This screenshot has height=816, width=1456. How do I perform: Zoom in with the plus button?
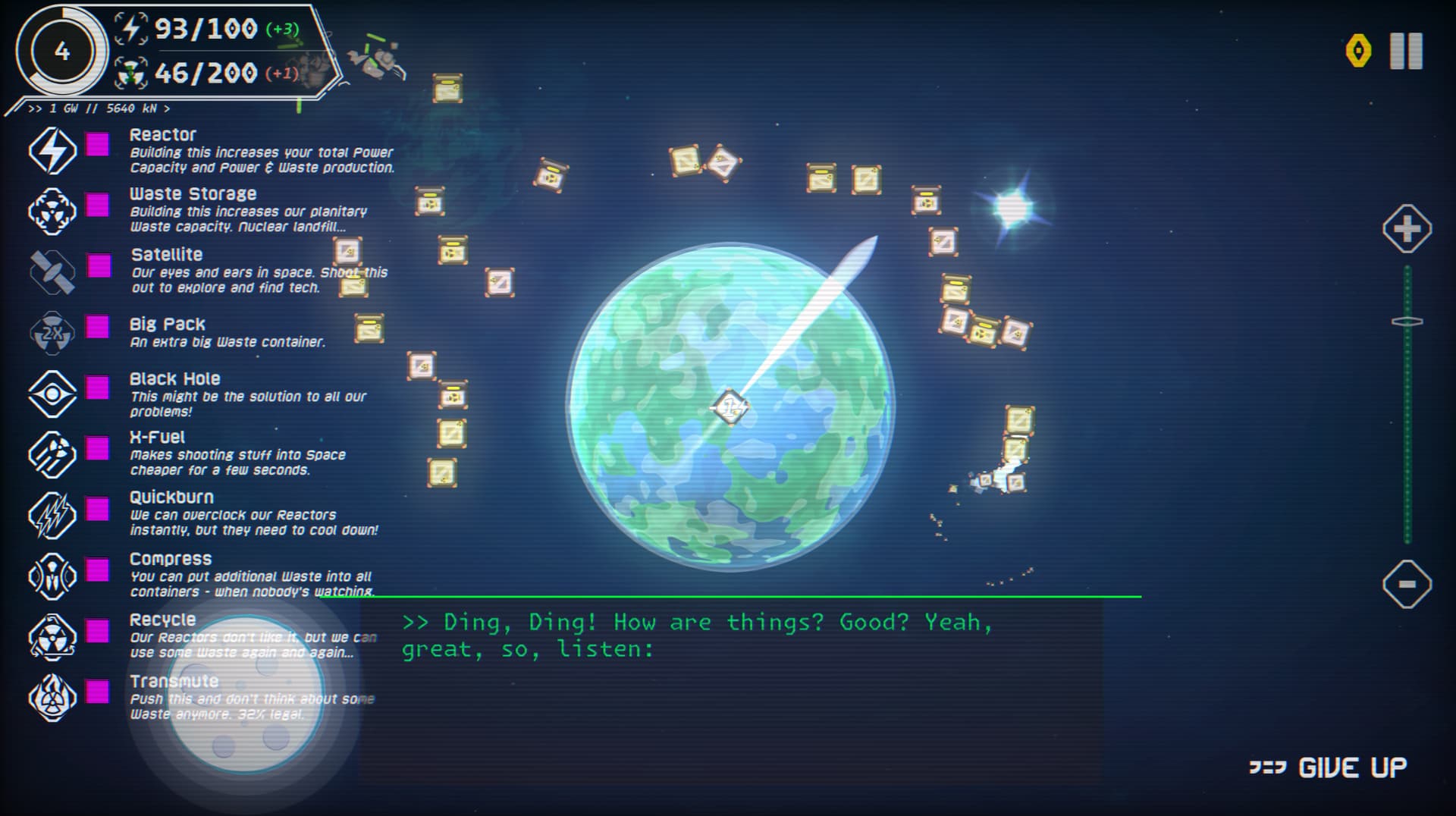coord(1407,228)
